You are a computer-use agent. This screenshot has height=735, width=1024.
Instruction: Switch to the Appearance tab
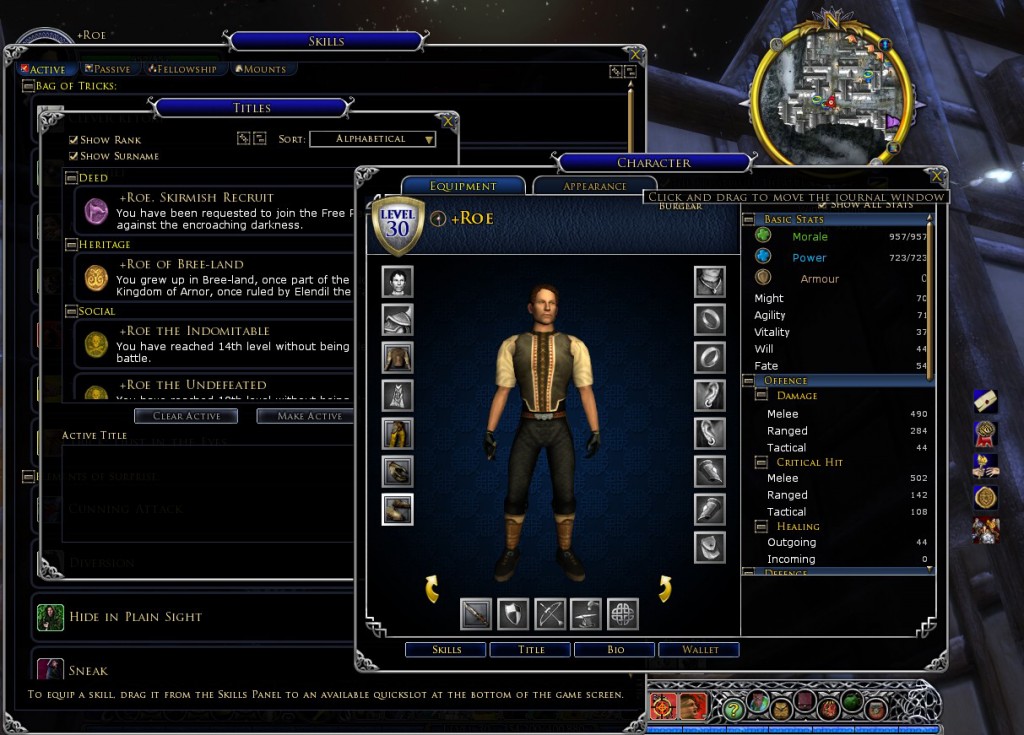point(595,186)
